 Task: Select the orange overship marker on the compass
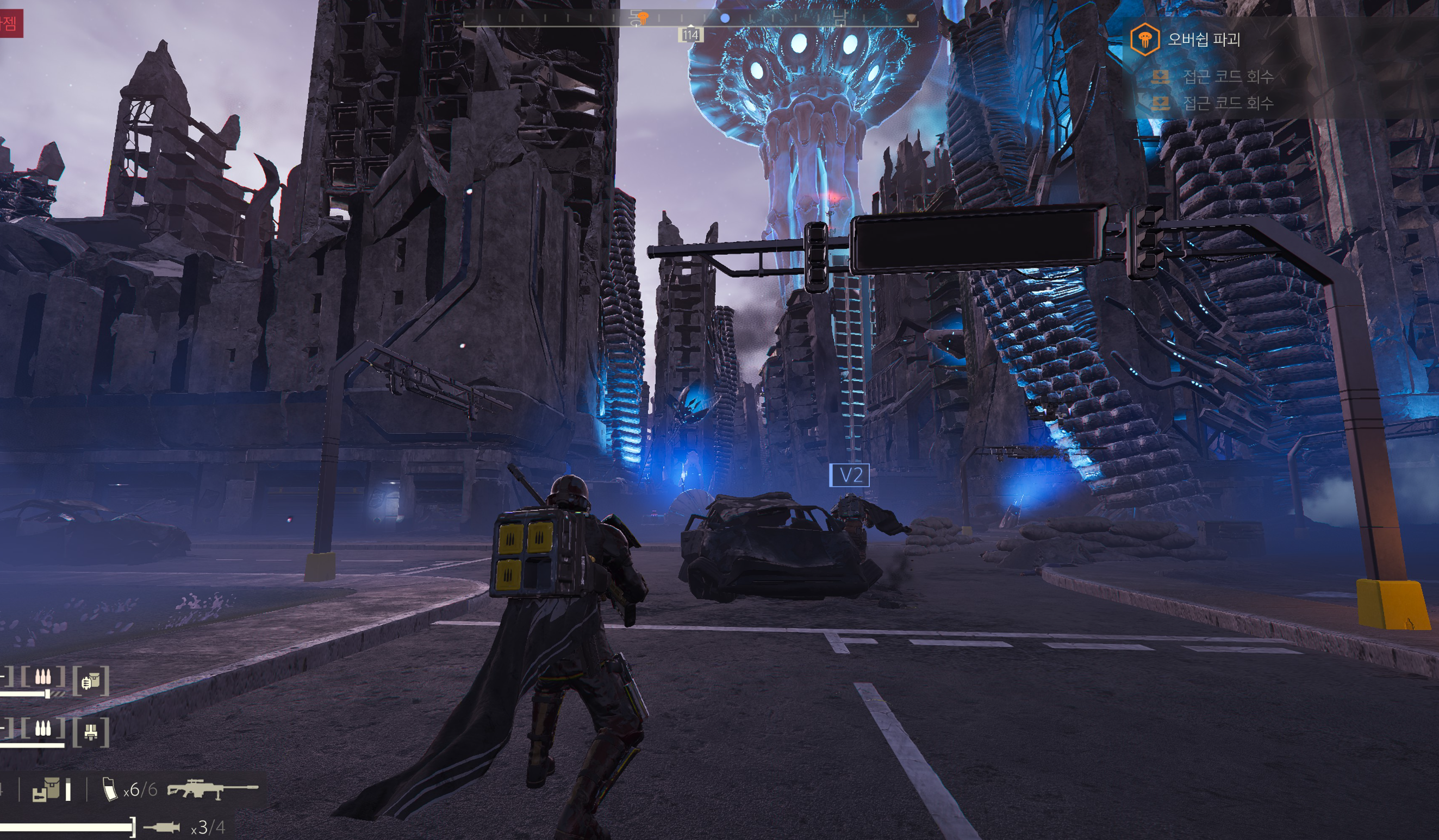pyautogui.click(x=642, y=18)
